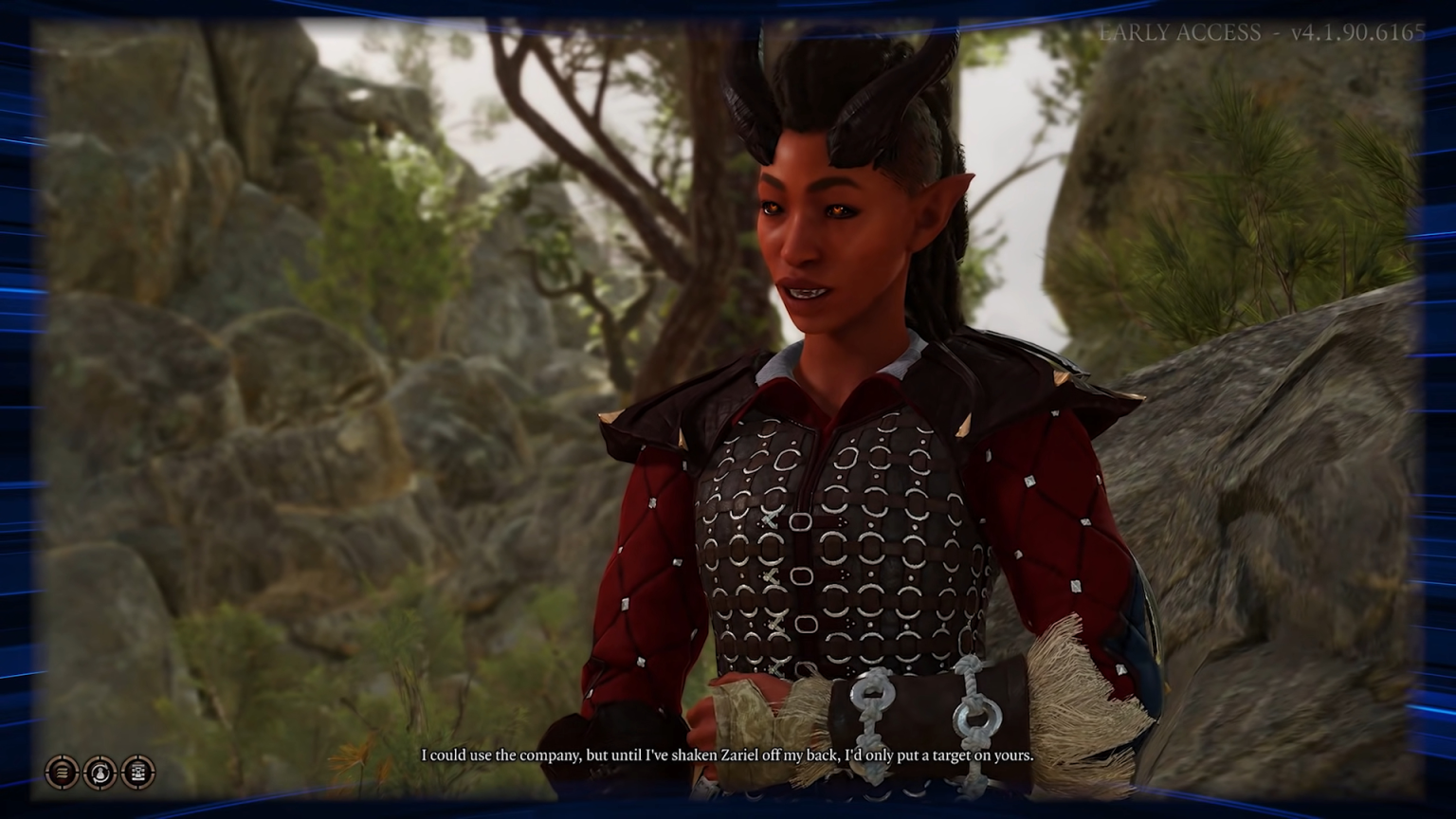Image resolution: width=1456 pixels, height=819 pixels.
Task: Click the middle icon with rotating arrows
Action: click(100, 772)
